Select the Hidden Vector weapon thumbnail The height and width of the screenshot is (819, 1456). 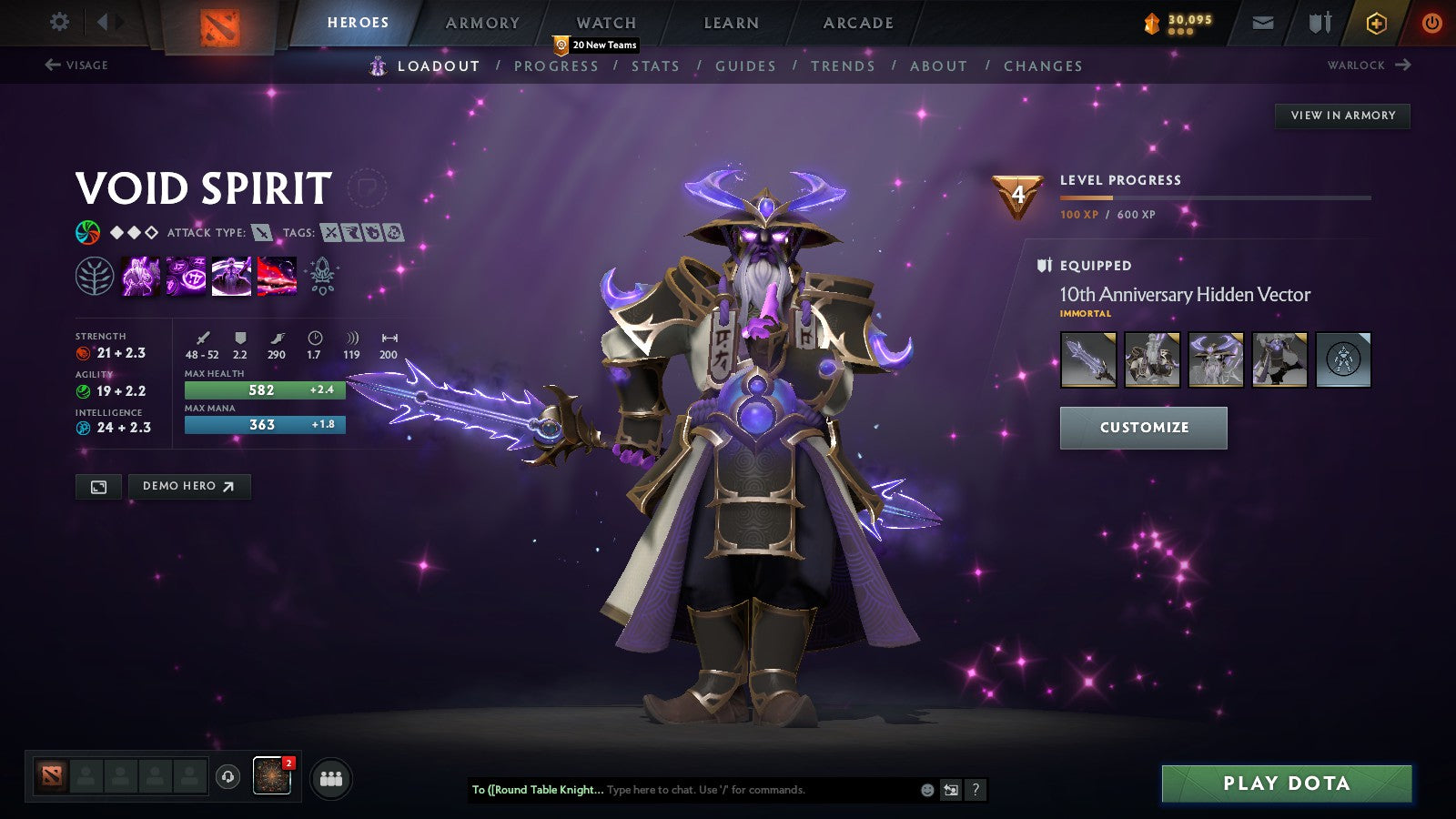[1088, 359]
